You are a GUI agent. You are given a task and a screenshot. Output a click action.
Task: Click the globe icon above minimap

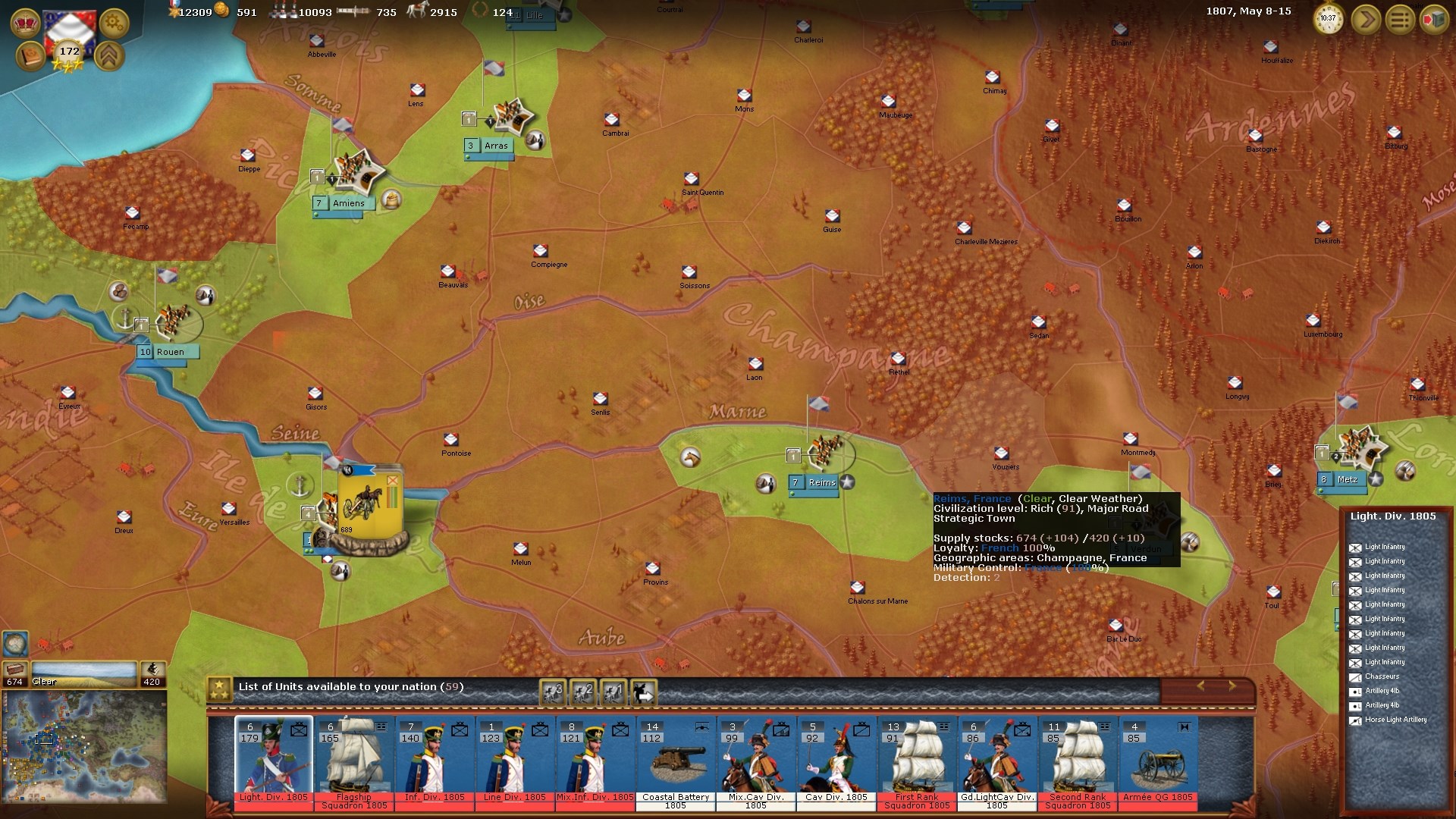[15, 643]
